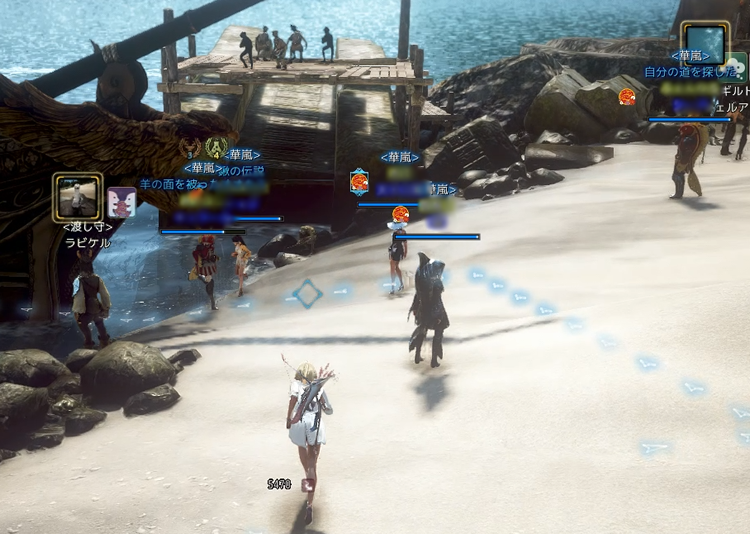
Task: Click the ラビケル ferryman NPC portrait
Action: tap(77, 197)
